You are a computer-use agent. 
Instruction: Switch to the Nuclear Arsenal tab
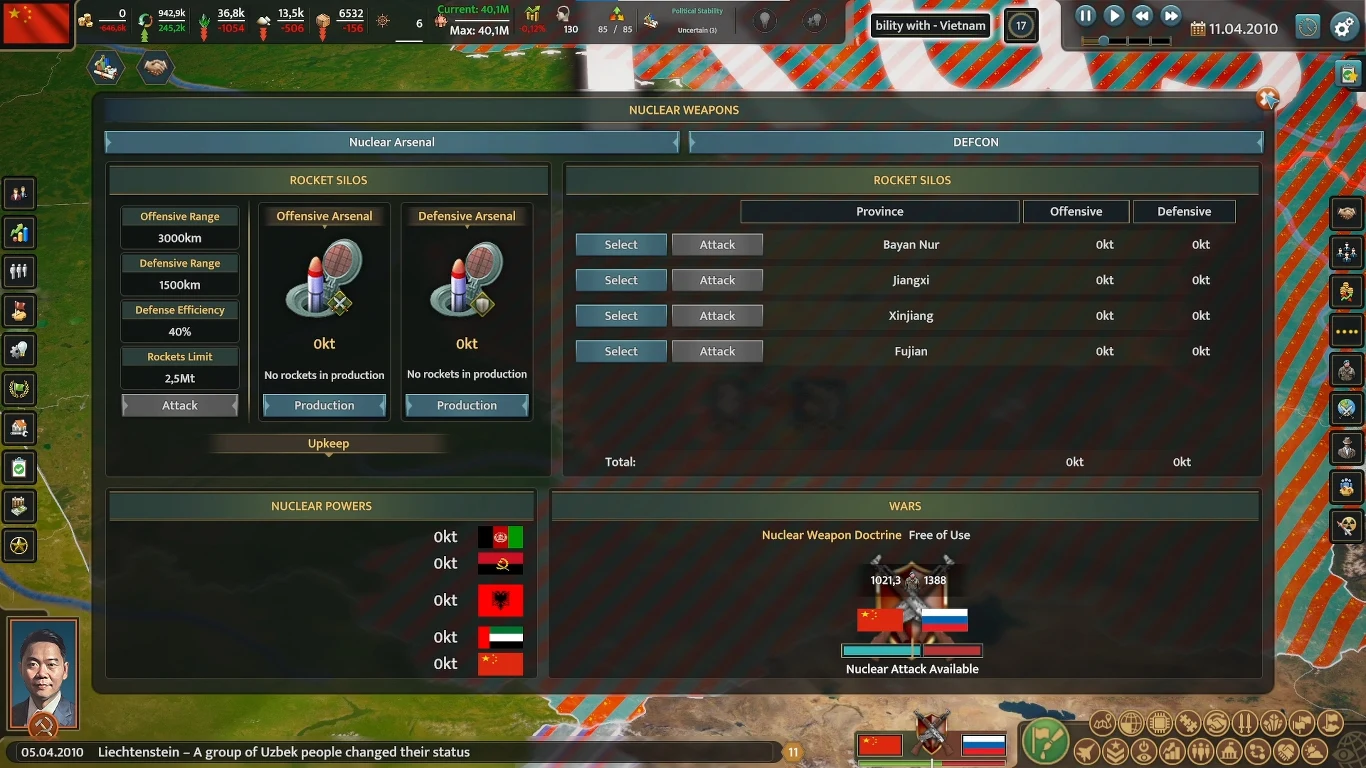393,142
